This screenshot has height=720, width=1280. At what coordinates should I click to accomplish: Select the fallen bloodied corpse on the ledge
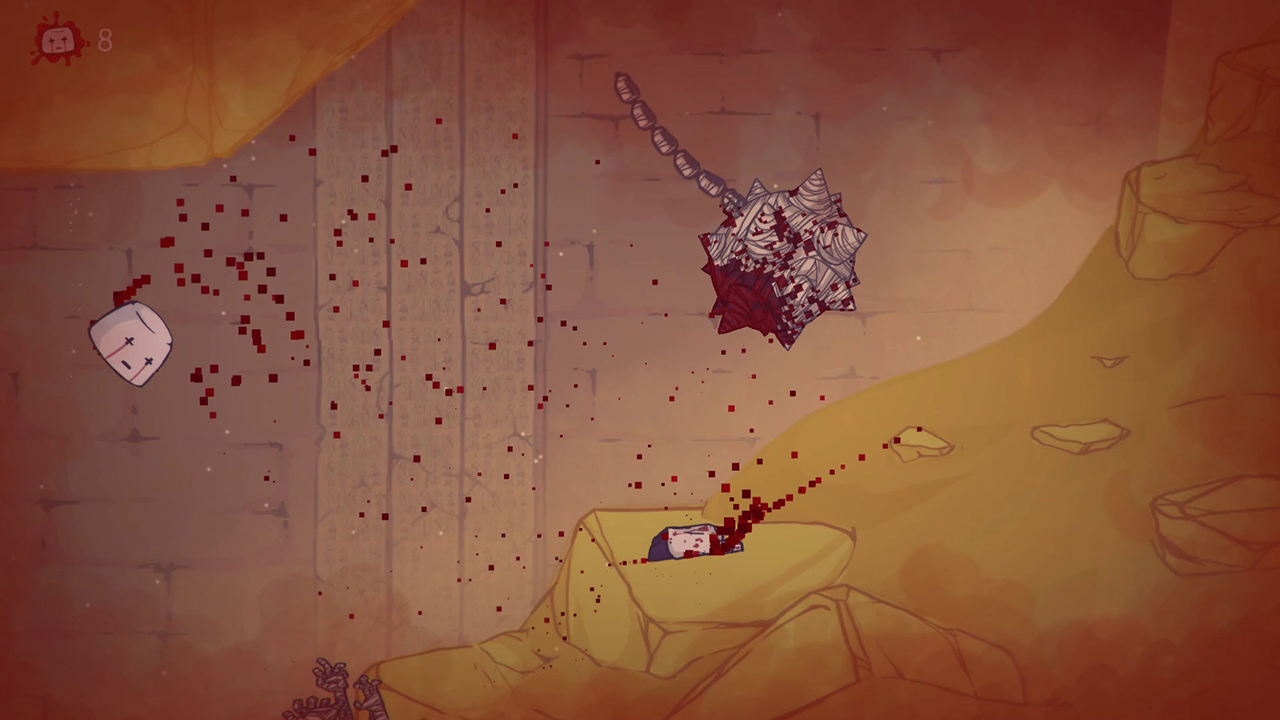(690, 540)
